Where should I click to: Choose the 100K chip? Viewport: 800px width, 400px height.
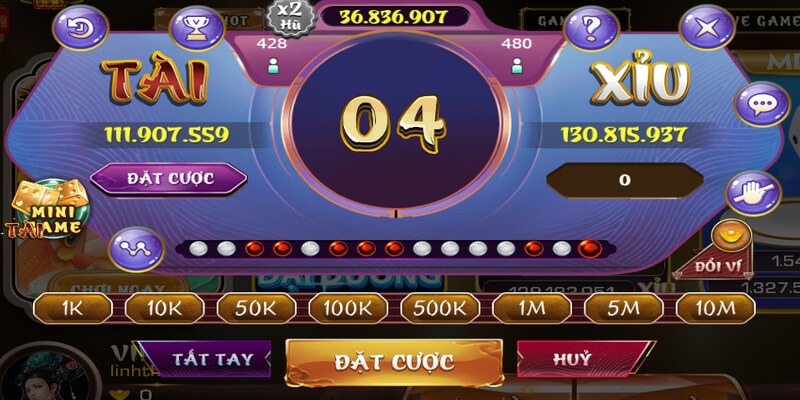click(x=349, y=308)
